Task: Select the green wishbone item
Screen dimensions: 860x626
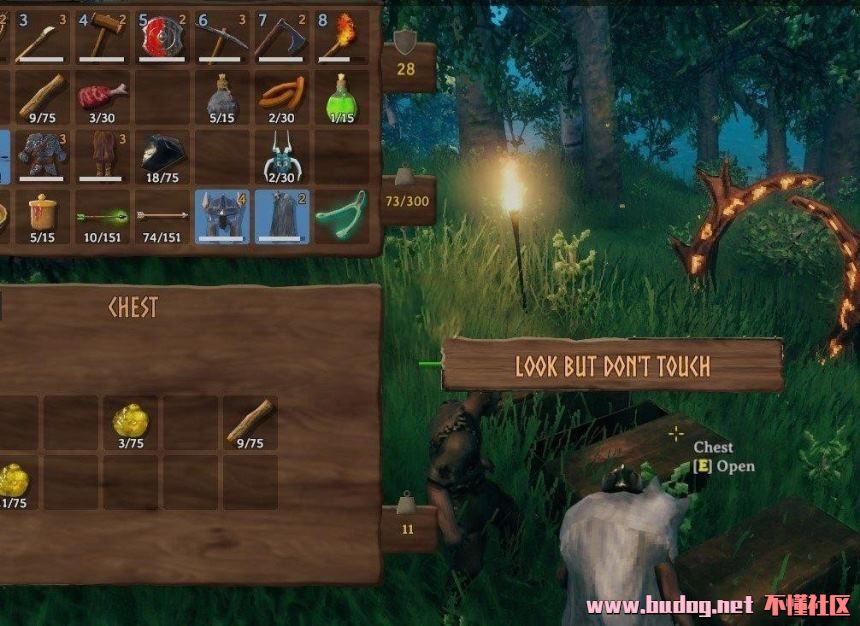Action: 342,217
